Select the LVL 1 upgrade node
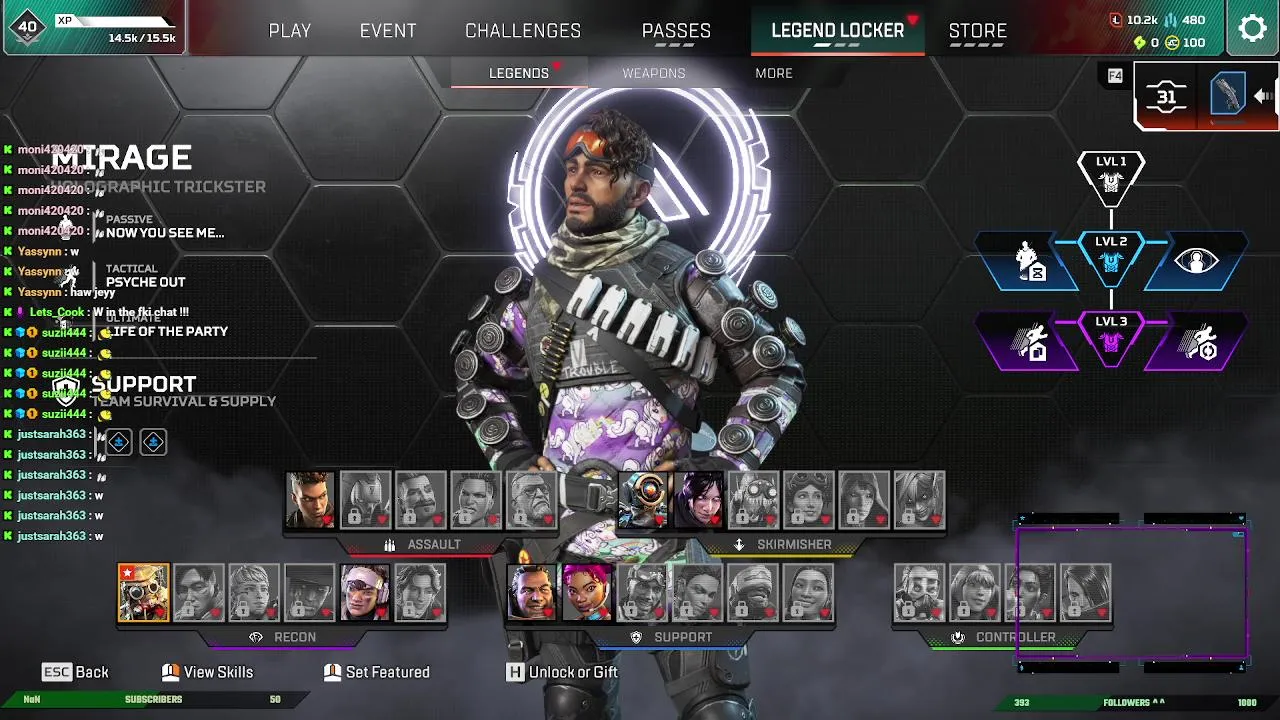Viewport: 1280px width, 720px height. click(x=1111, y=175)
